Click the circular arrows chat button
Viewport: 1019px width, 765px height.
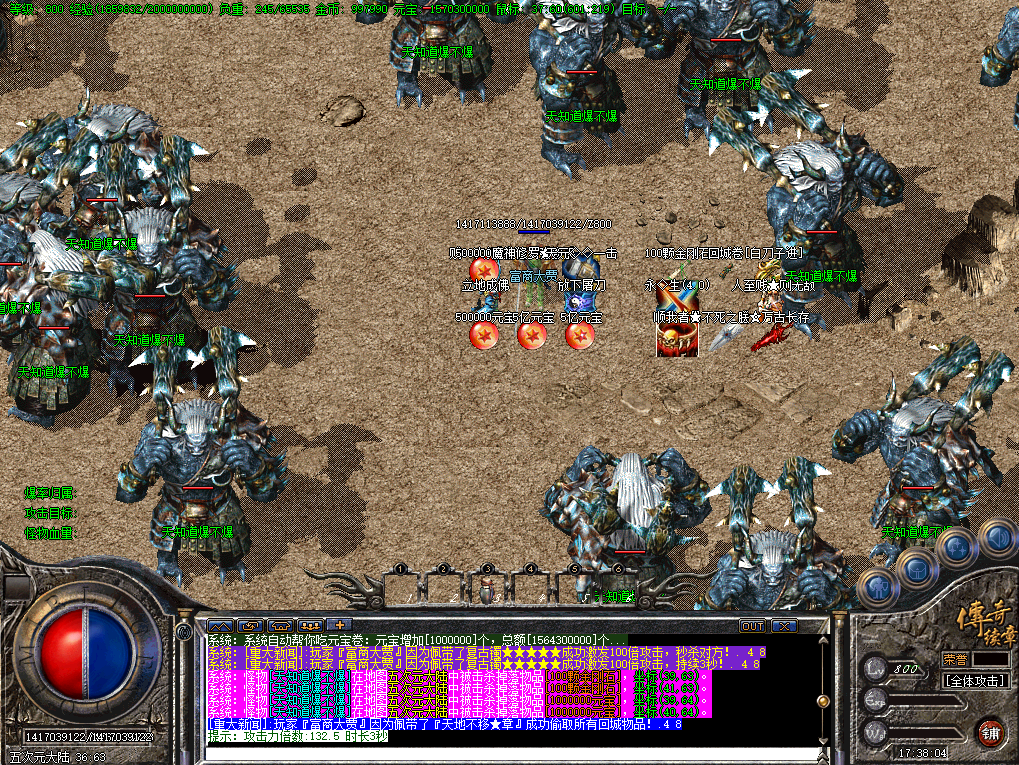click(249, 626)
